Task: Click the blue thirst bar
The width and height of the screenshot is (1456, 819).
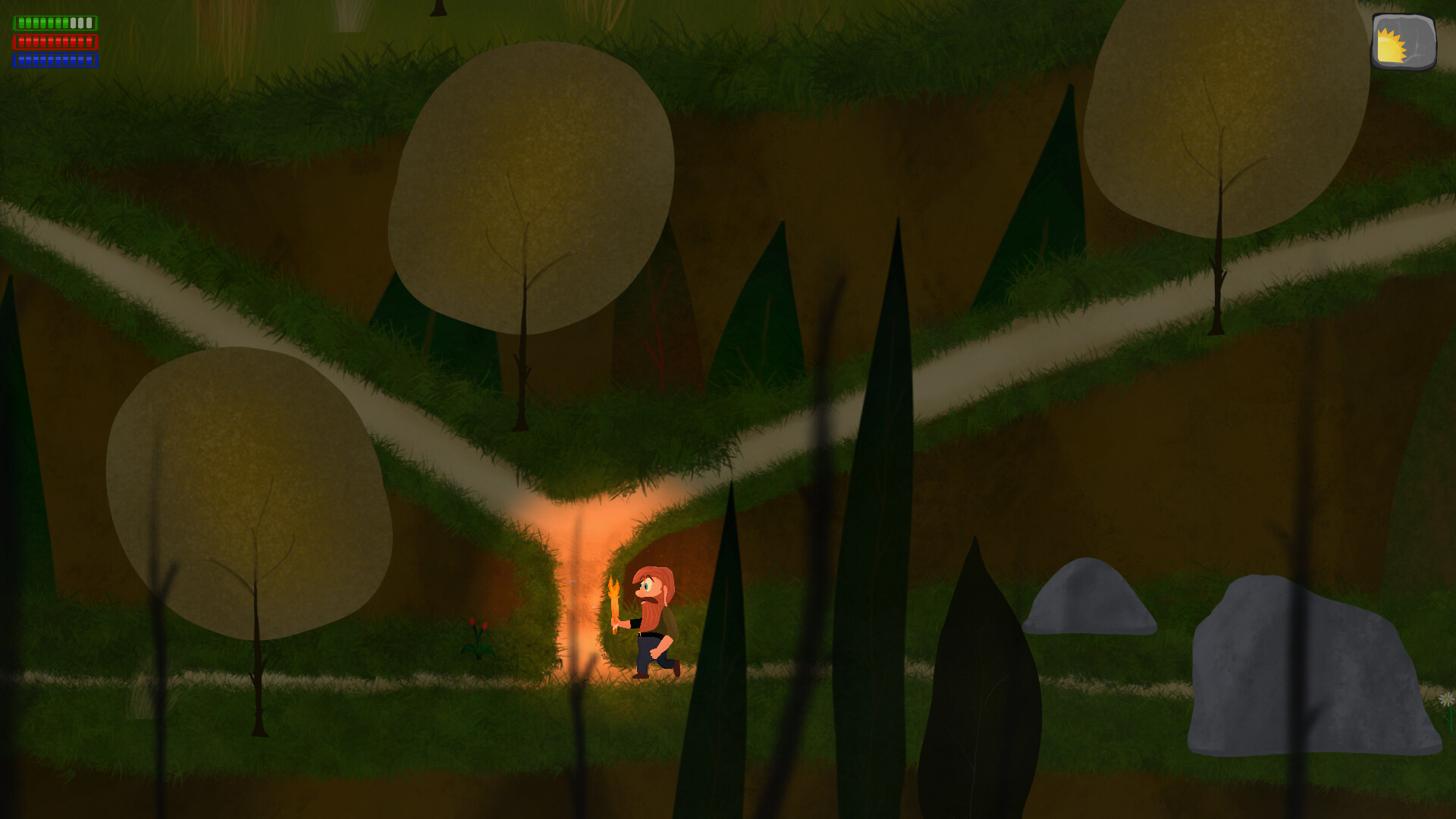Action: (x=55, y=61)
